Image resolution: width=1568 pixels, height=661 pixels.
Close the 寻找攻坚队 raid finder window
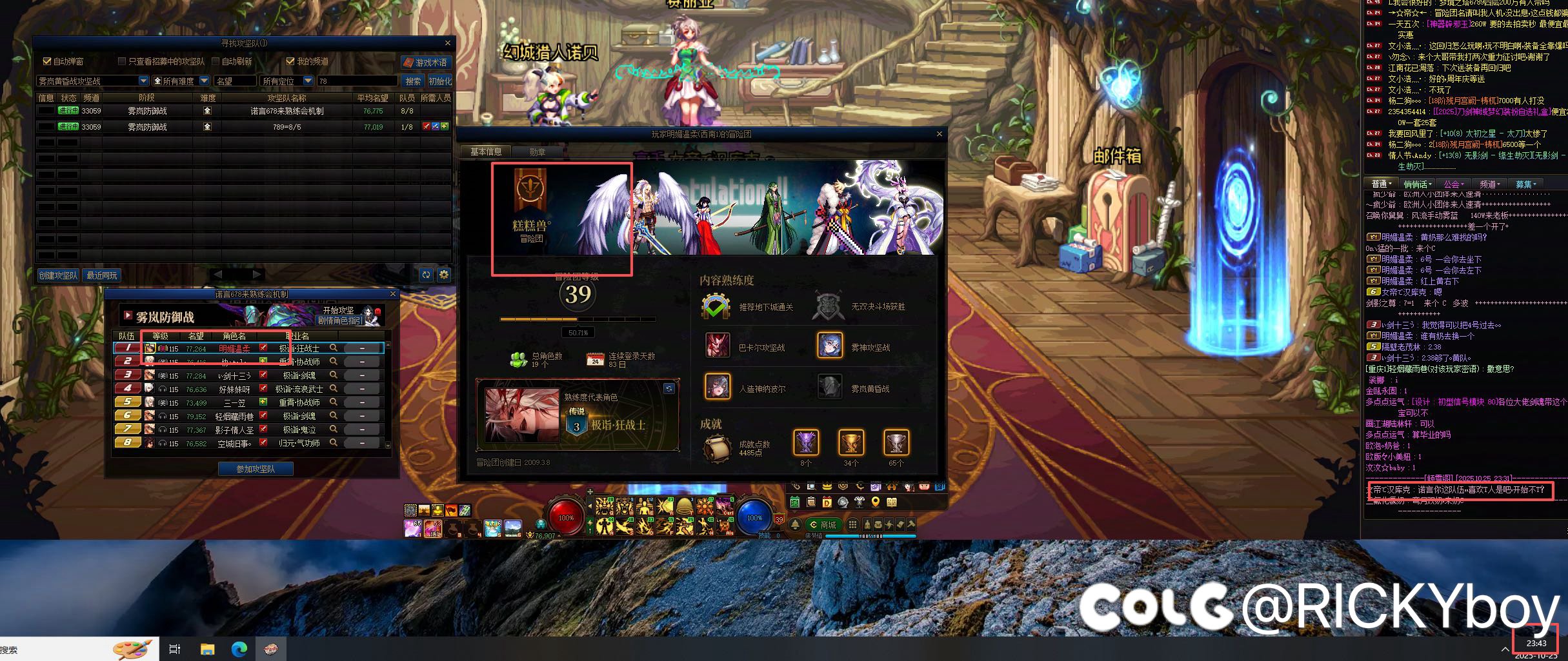pyautogui.click(x=448, y=43)
